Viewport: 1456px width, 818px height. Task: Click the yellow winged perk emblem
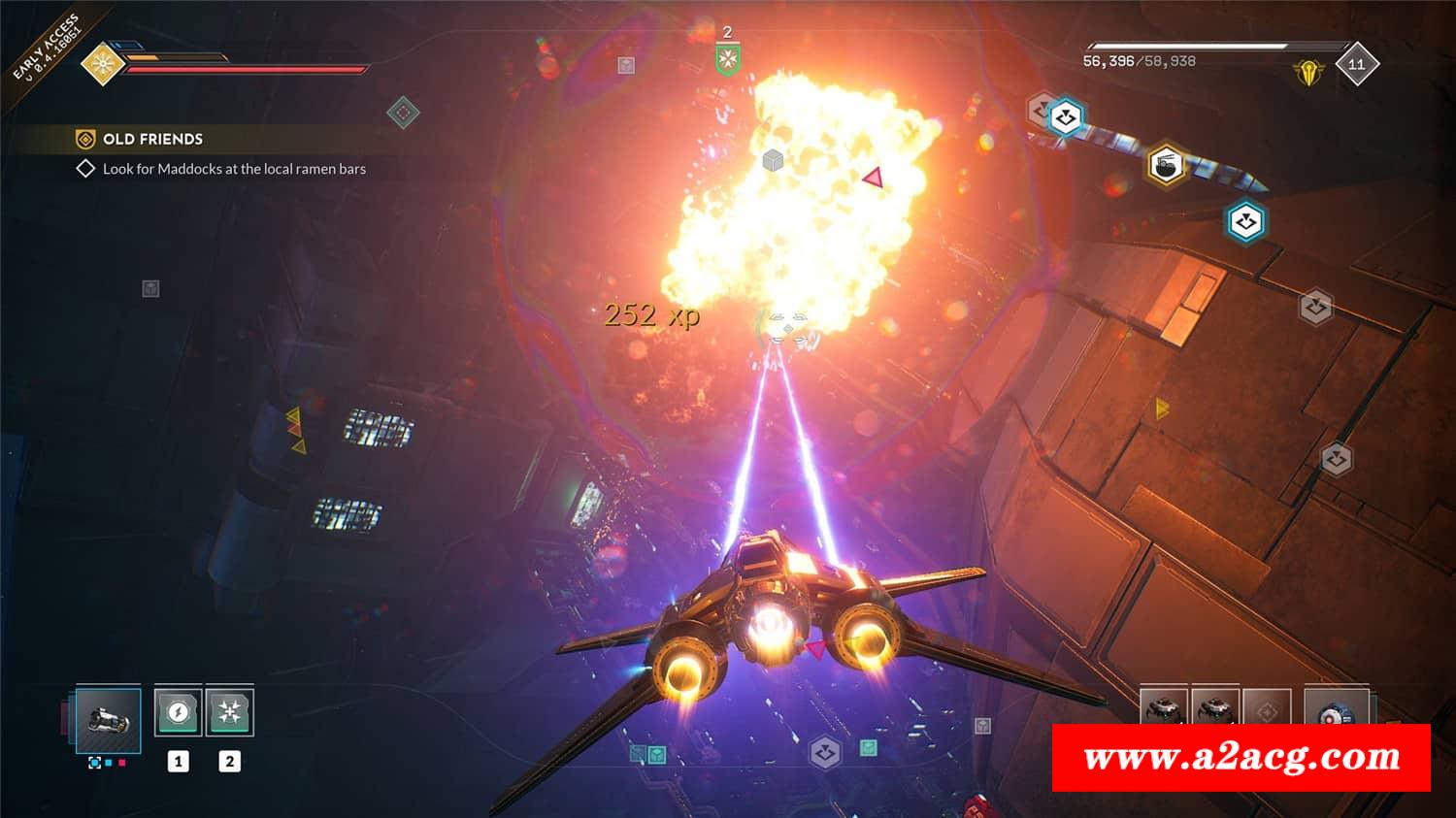pos(1308,71)
